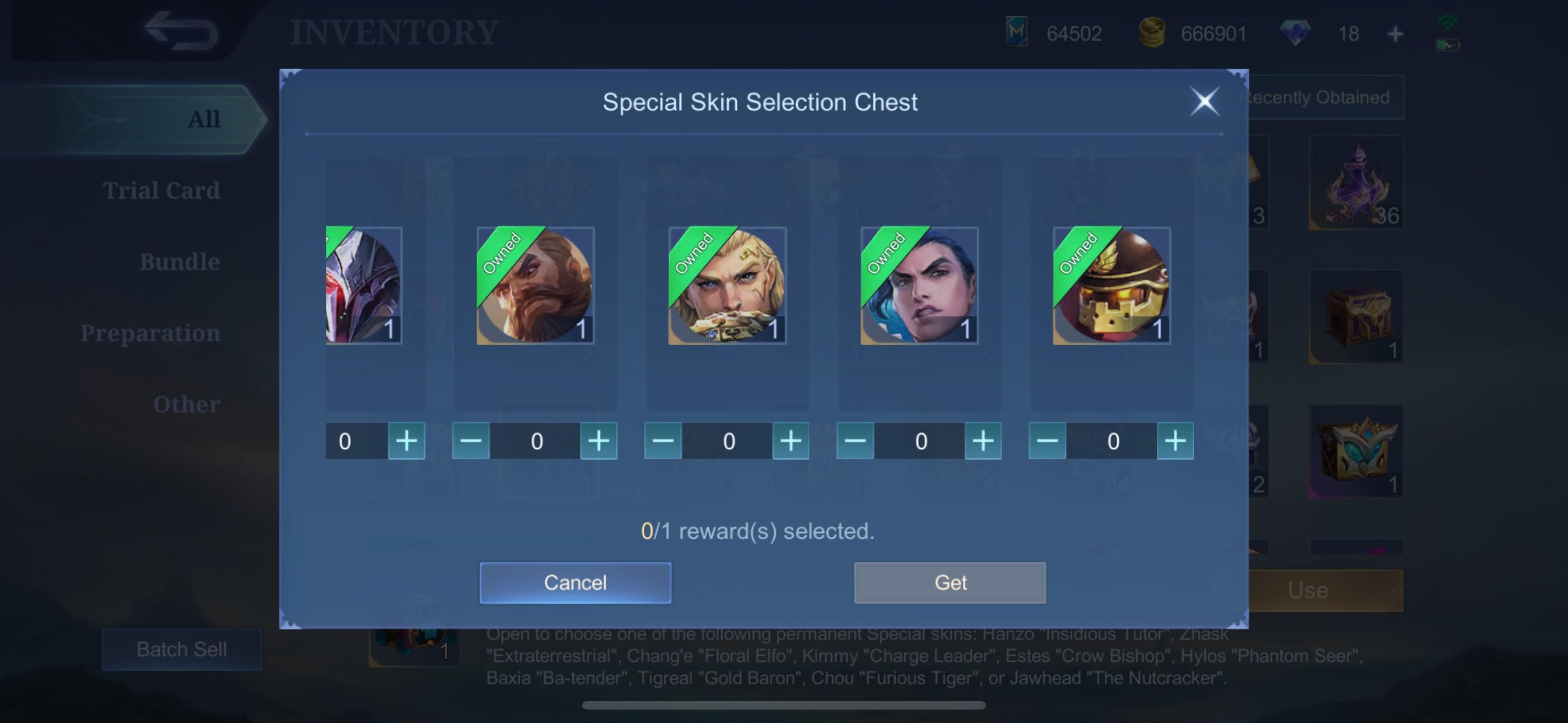Switch to the Trial Card category

[162, 190]
